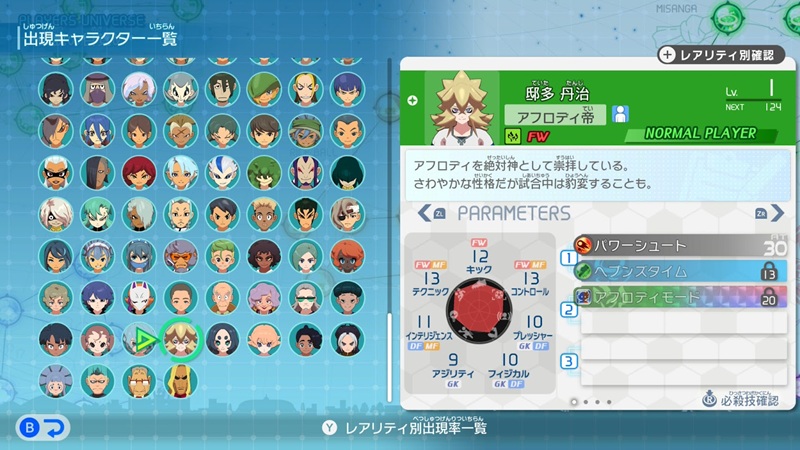The image size is (800, 450).
Task: Go to next page with PARAMETERS right arrow
Action: (762, 213)
